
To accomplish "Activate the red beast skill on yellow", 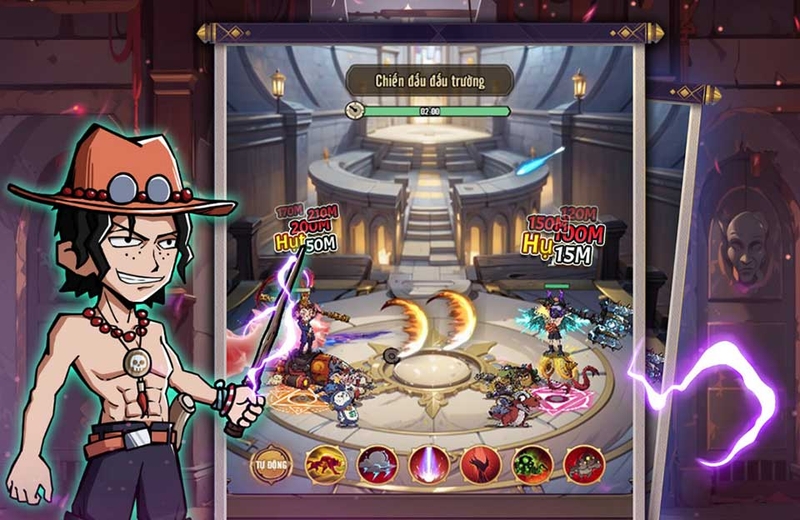I will (x=325, y=465).
